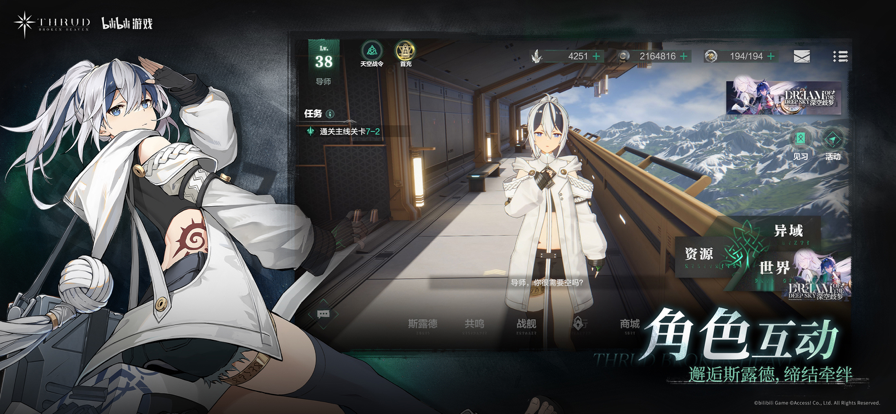Refill stamina via plus next to 194/194
Image resolution: width=896 pixels, height=414 pixels.
click(770, 56)
